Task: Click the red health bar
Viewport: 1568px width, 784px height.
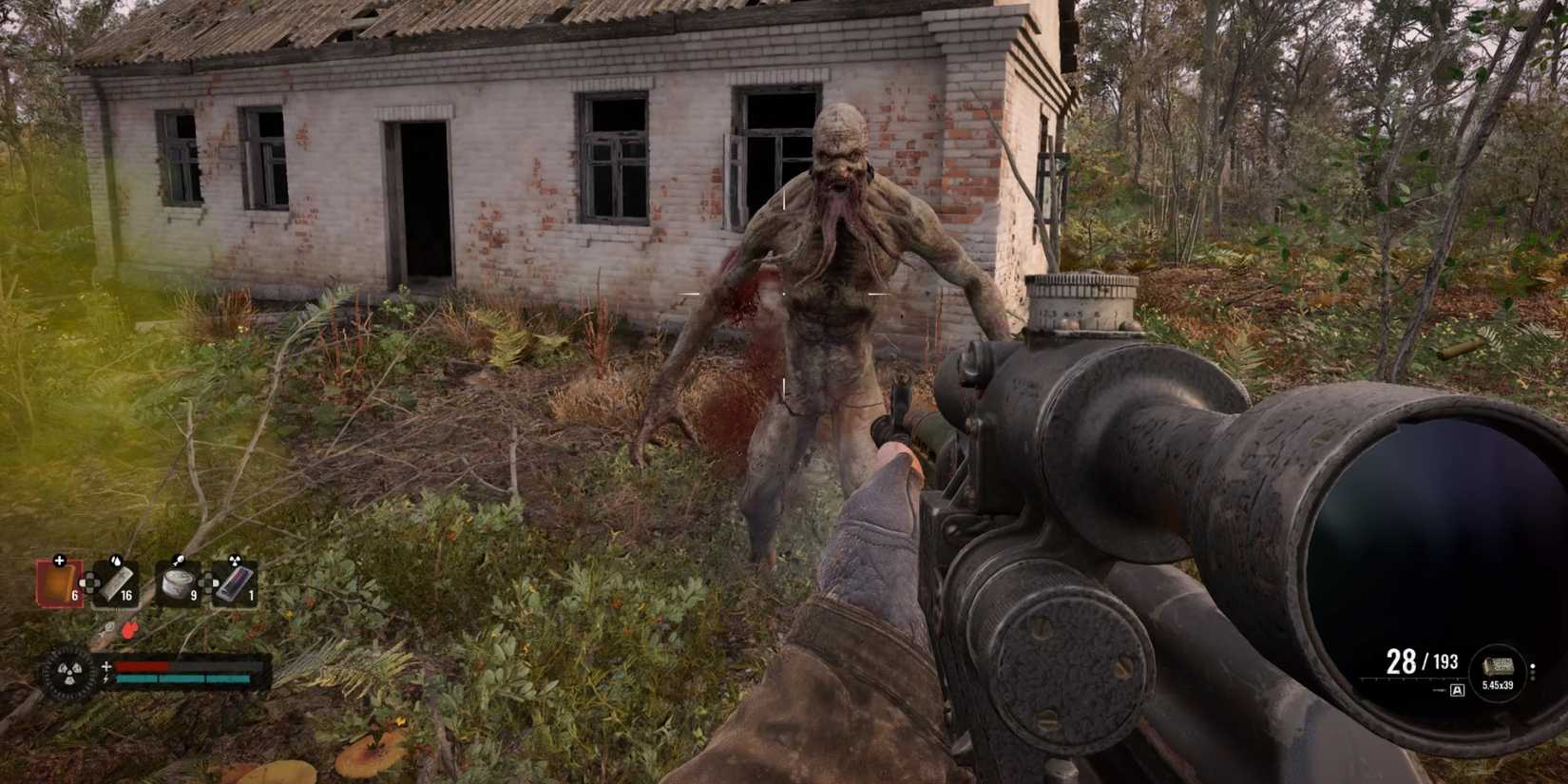Action: [142, 665]
